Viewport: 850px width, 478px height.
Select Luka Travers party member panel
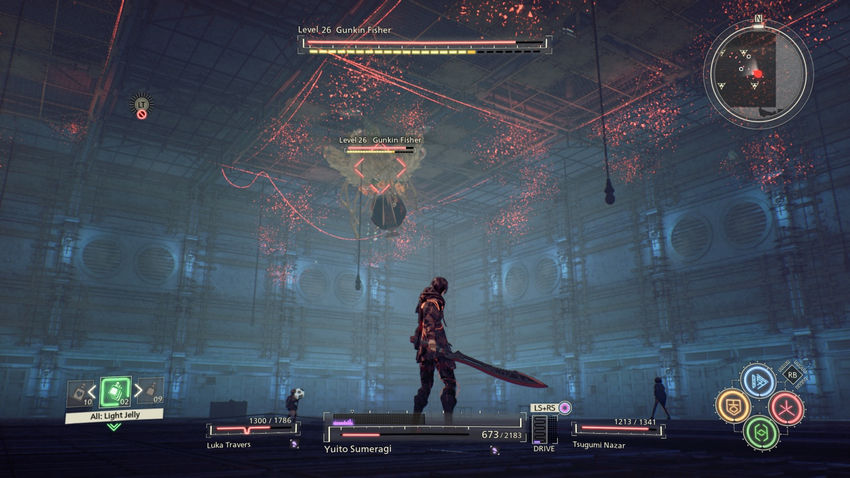click(x=252, y=432)
